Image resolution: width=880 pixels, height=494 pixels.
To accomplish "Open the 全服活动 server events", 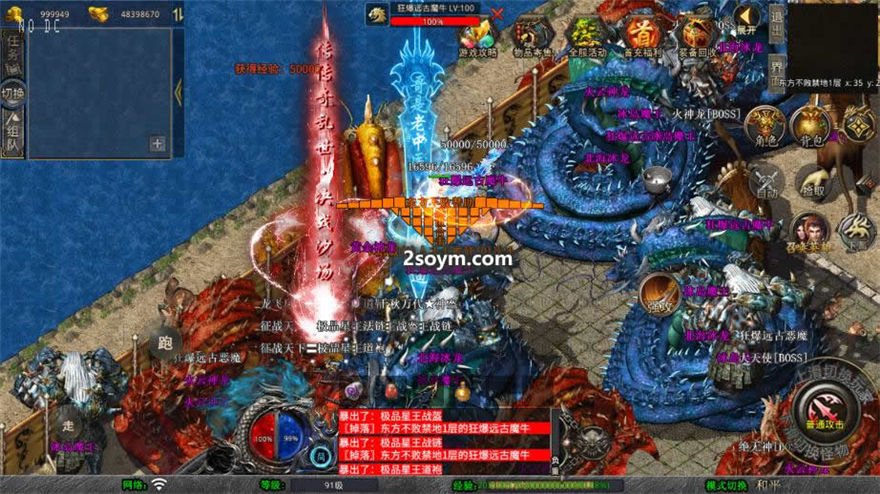I will 587,37.
